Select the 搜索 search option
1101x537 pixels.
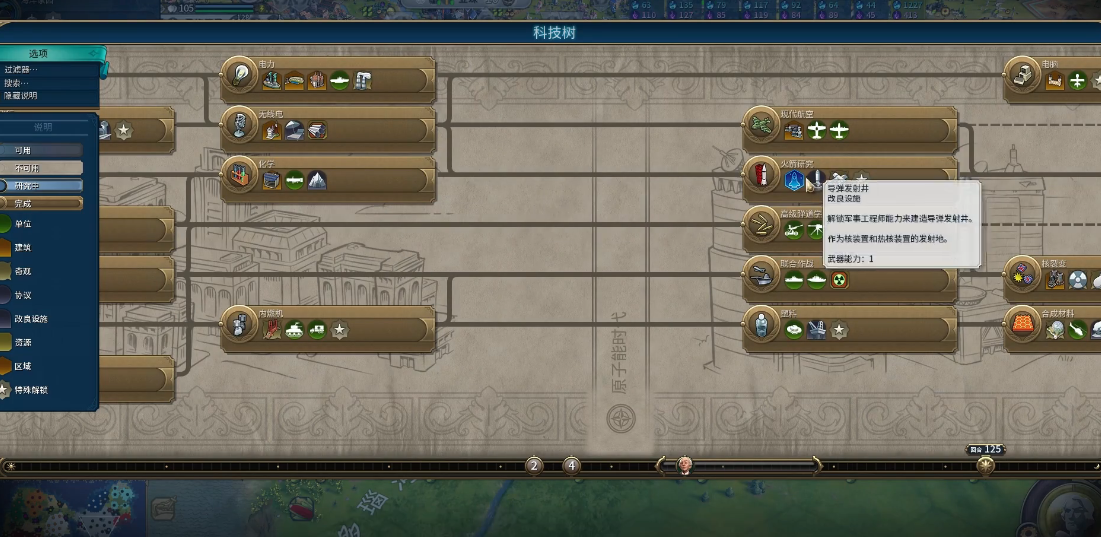tap(18, 83)
